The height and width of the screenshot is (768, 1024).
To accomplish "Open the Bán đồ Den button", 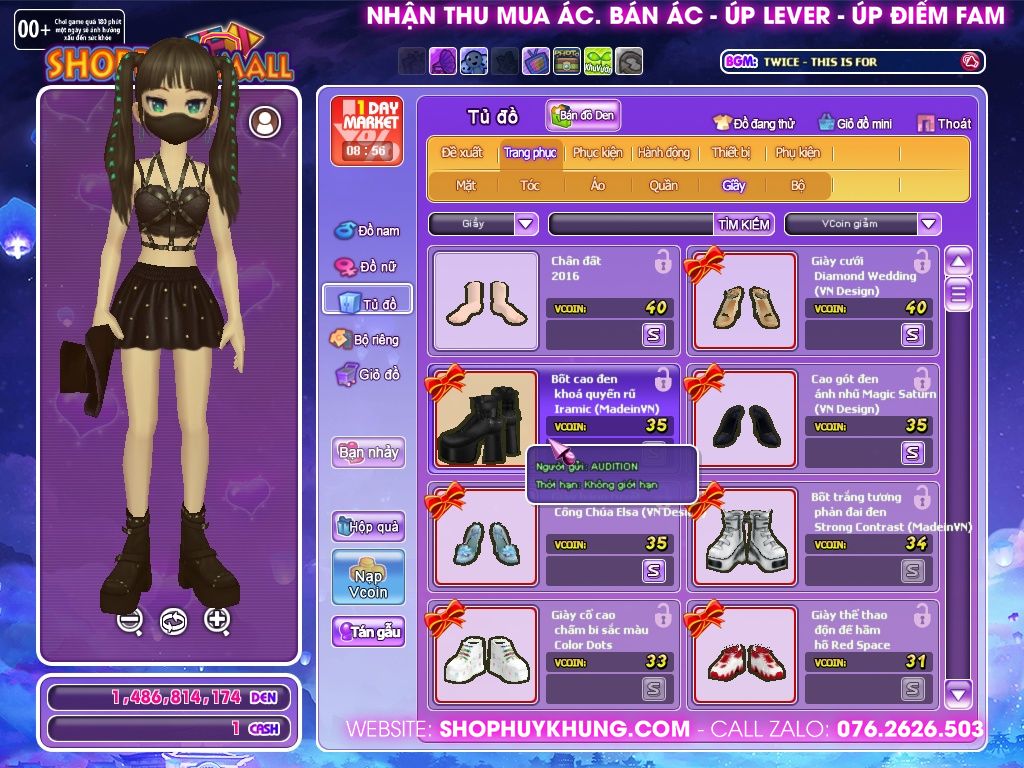I will pyautogui.click(x=584, y=116).
